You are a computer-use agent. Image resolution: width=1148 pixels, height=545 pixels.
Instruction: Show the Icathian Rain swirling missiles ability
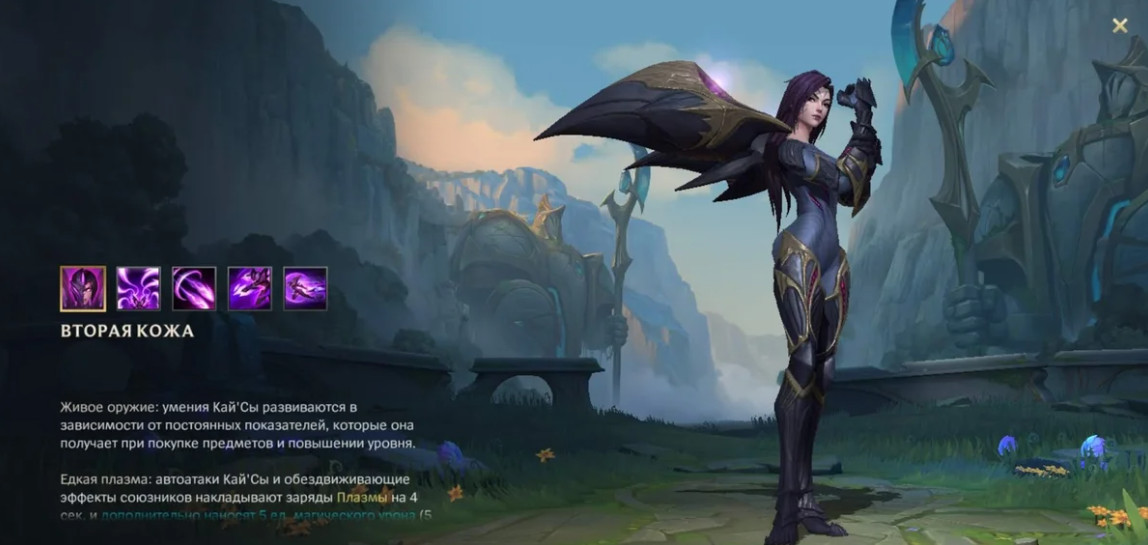[138, 288]
